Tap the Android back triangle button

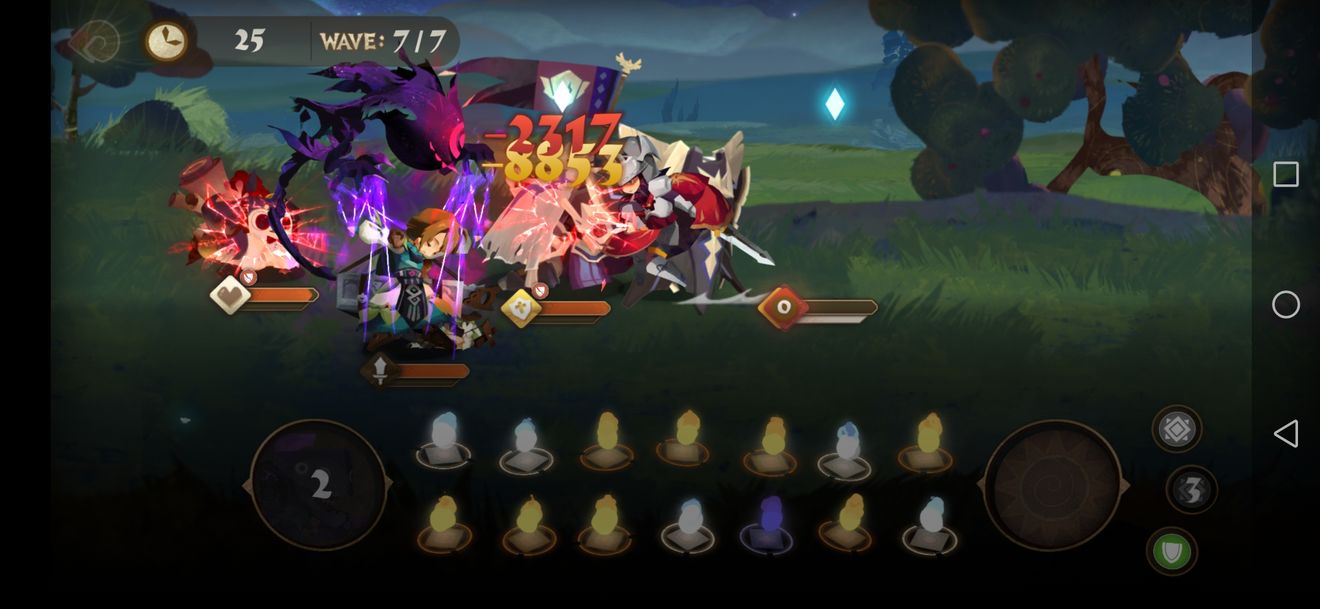pos(1286,433)
